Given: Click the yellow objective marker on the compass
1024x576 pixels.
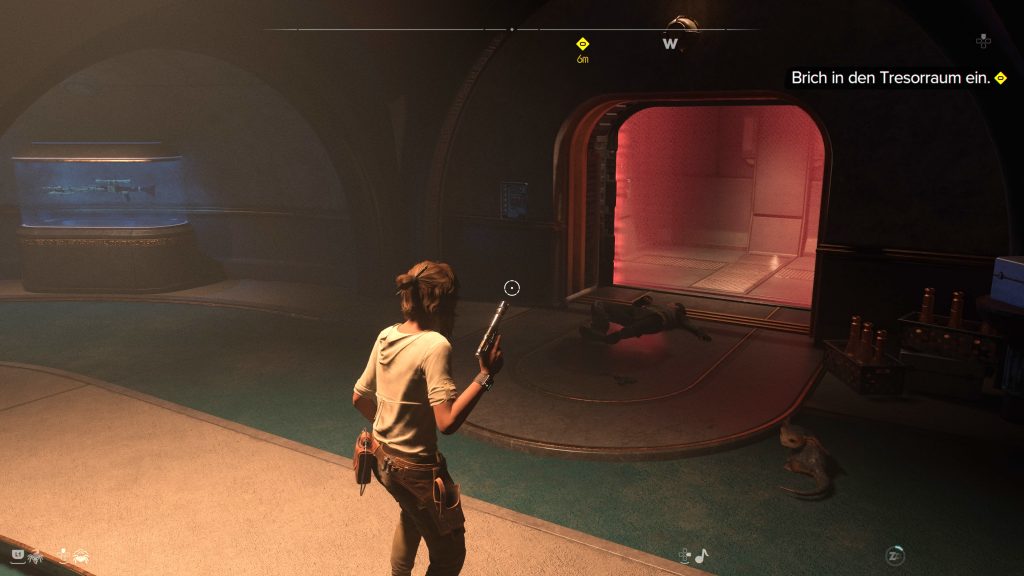Looking at the screenshot, I should (582, 44).
